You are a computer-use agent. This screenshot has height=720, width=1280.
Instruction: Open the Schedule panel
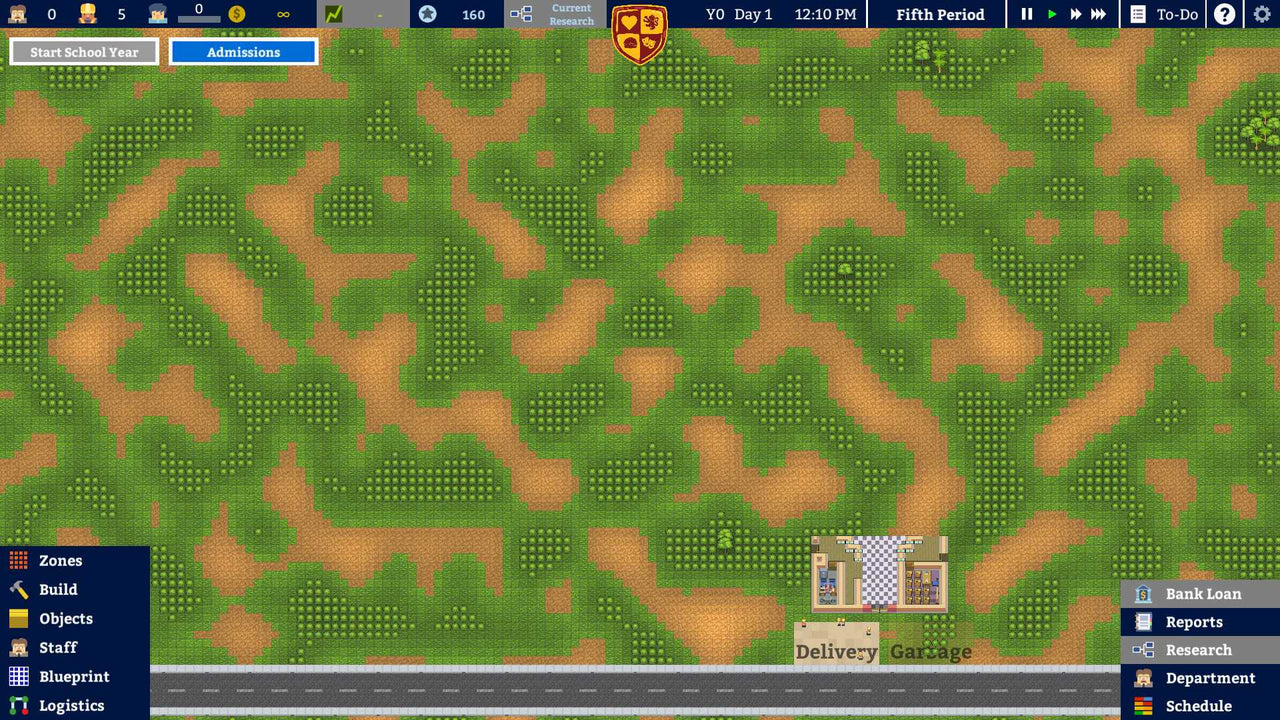pos(1142,705)
